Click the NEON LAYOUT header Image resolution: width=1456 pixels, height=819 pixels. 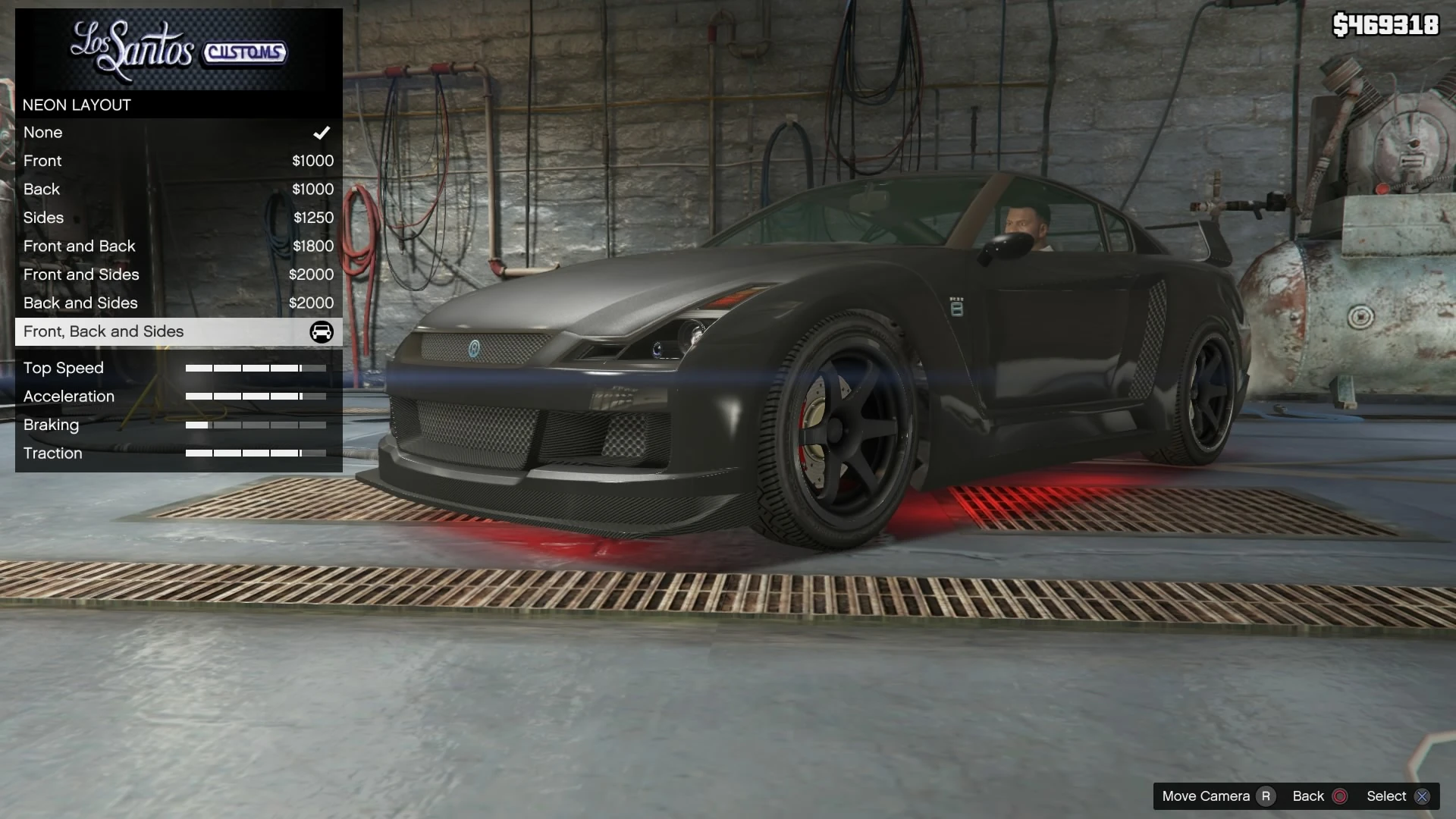pos(77,105)
